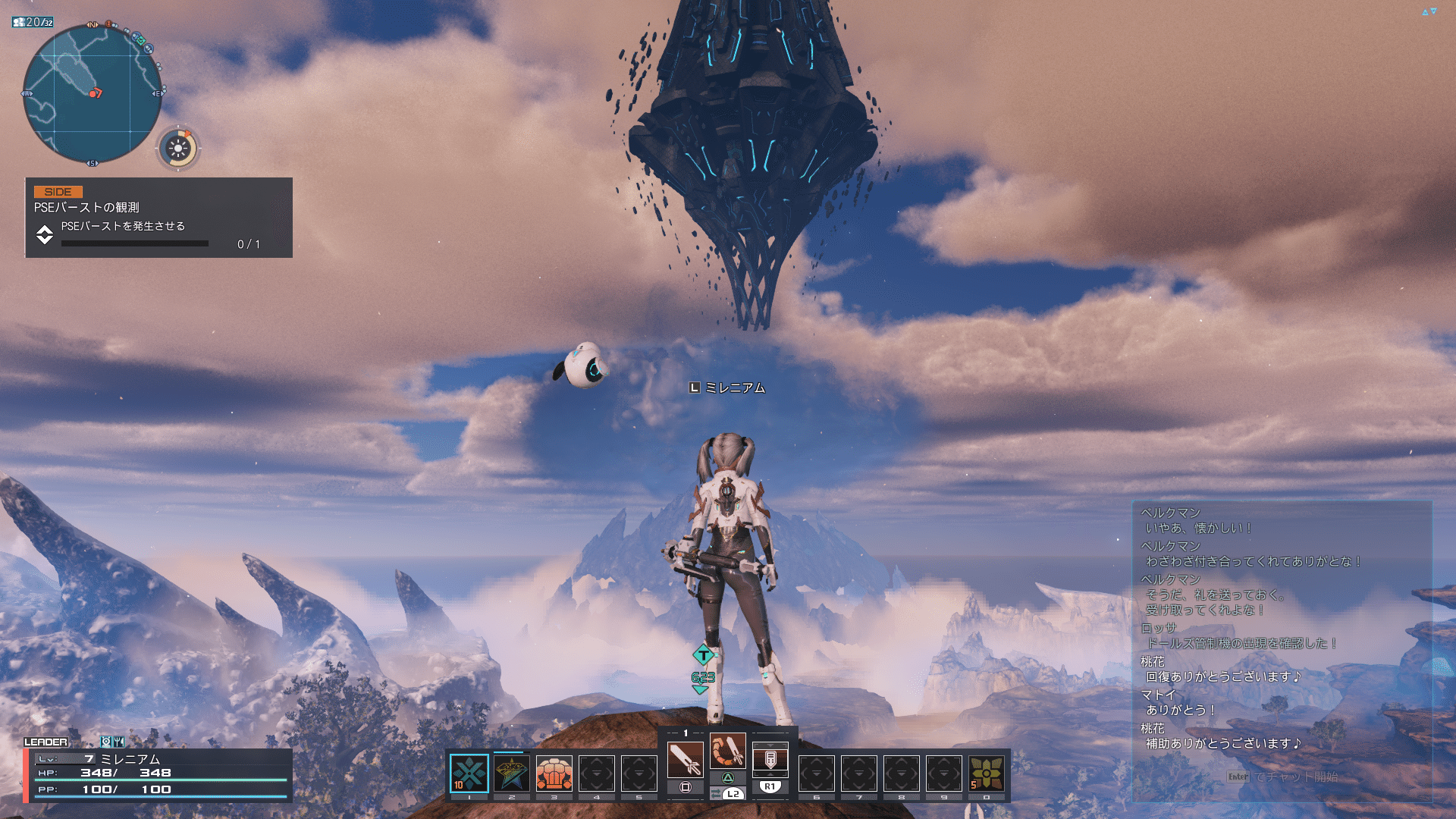Click the day-night sun clock dial
Viewport: 1456px width, 819px height.
tap(178, 149)
